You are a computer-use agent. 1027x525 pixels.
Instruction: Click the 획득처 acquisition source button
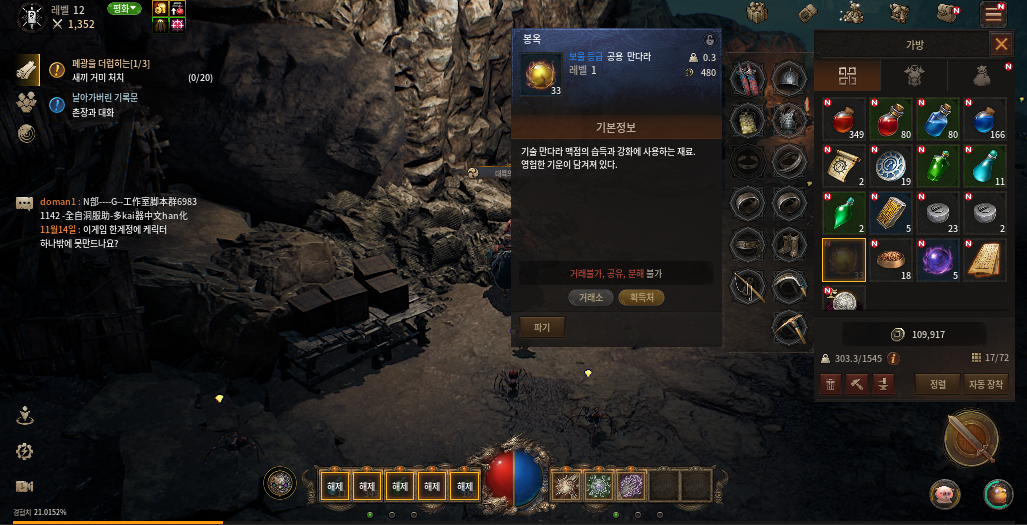coord(641,297)
